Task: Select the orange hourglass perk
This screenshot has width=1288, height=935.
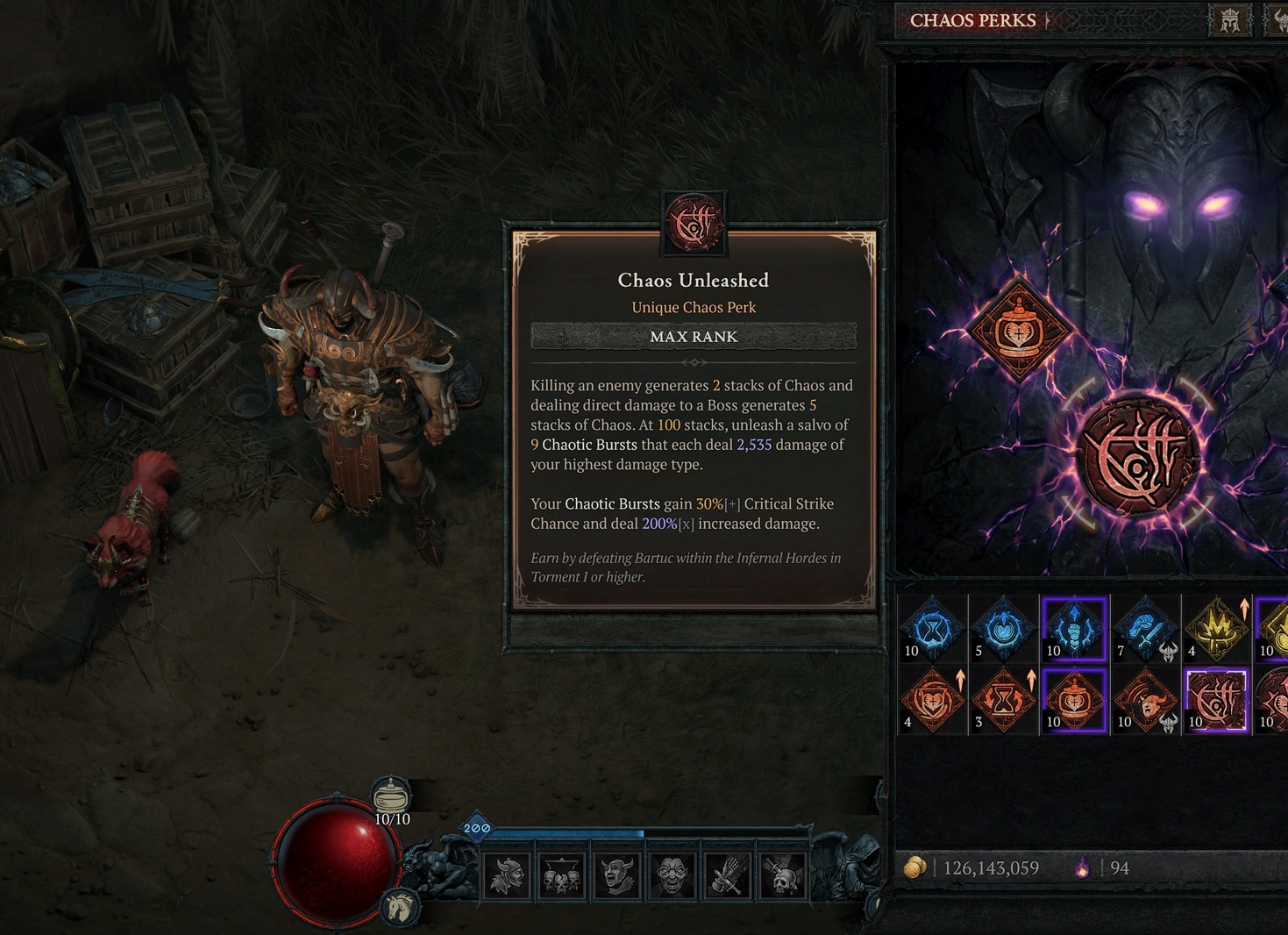Action: click(x=1003, y=701)
